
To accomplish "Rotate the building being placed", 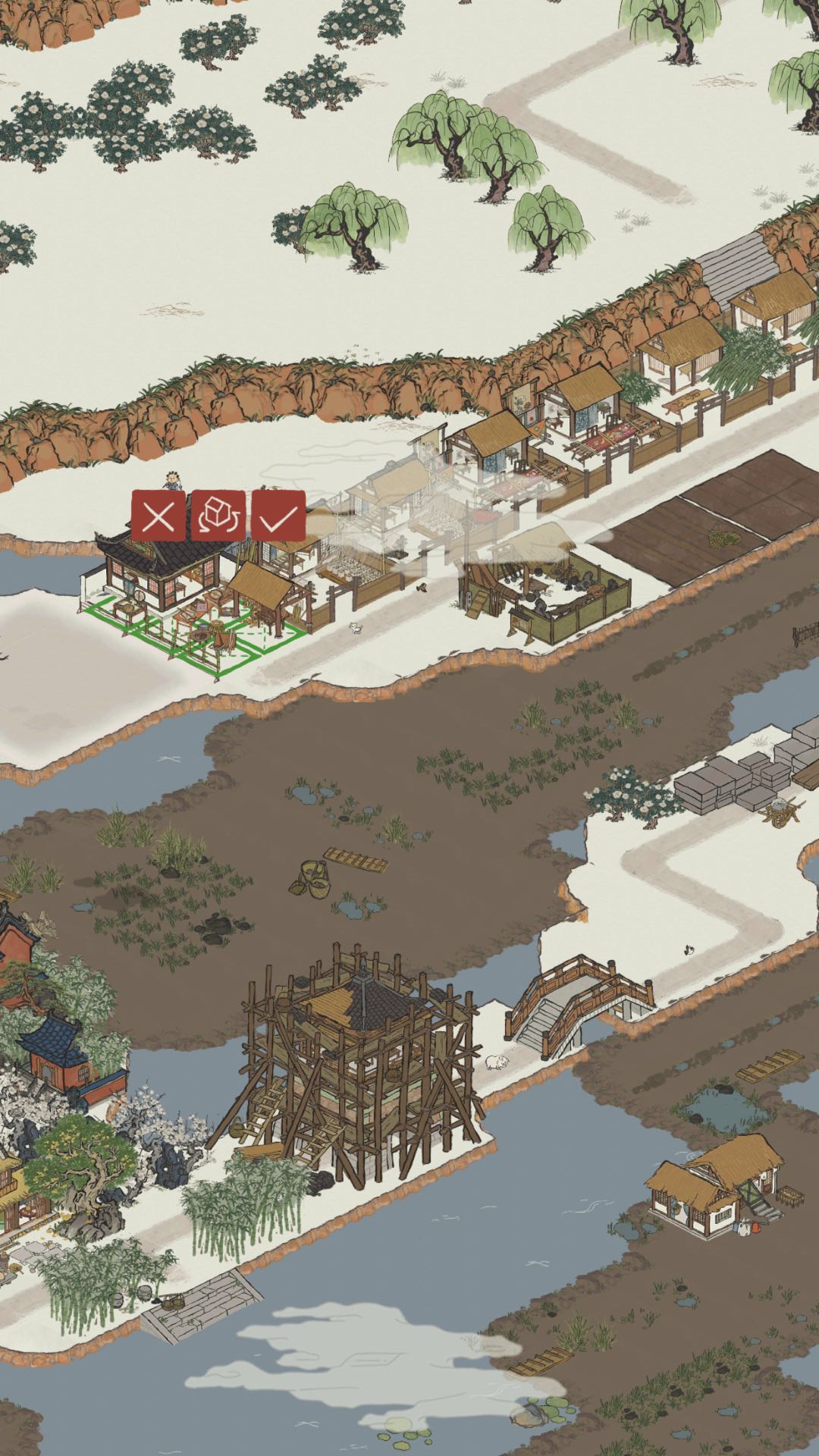I will pyautogui.click(x=218, y=516).
